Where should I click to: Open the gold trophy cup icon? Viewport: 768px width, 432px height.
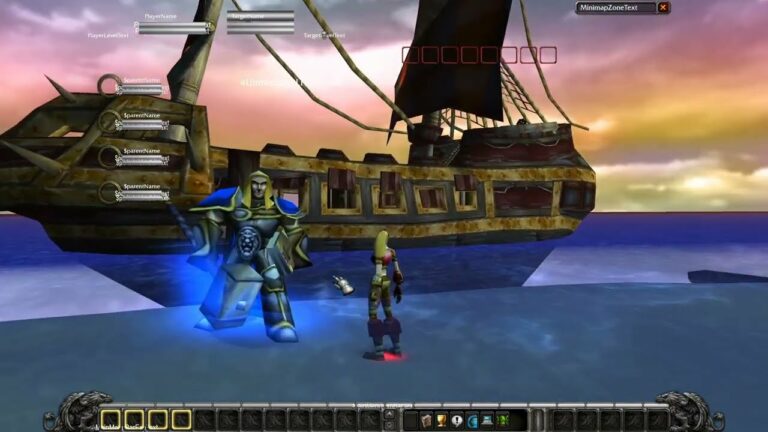coord(441,420)
